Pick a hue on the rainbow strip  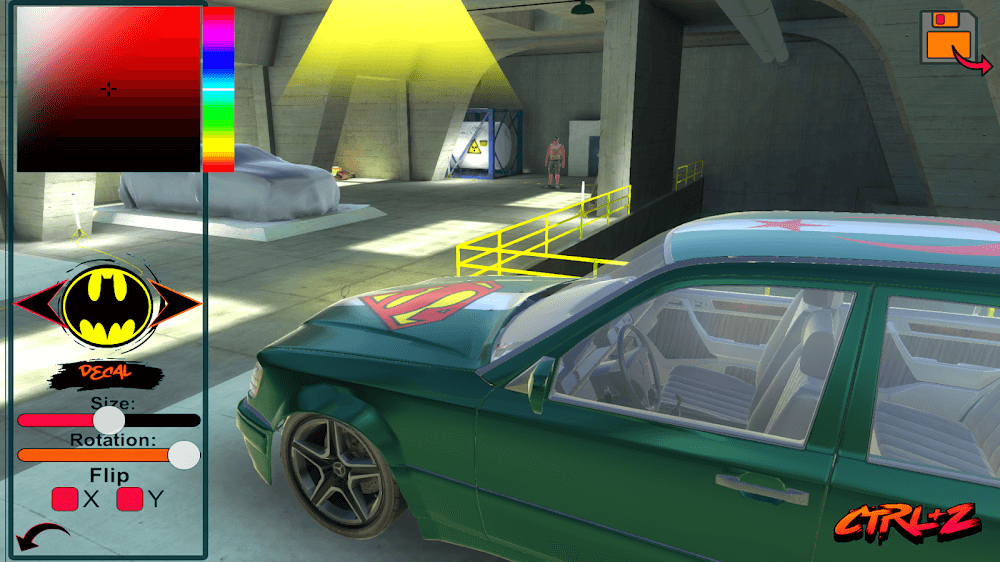218,89
